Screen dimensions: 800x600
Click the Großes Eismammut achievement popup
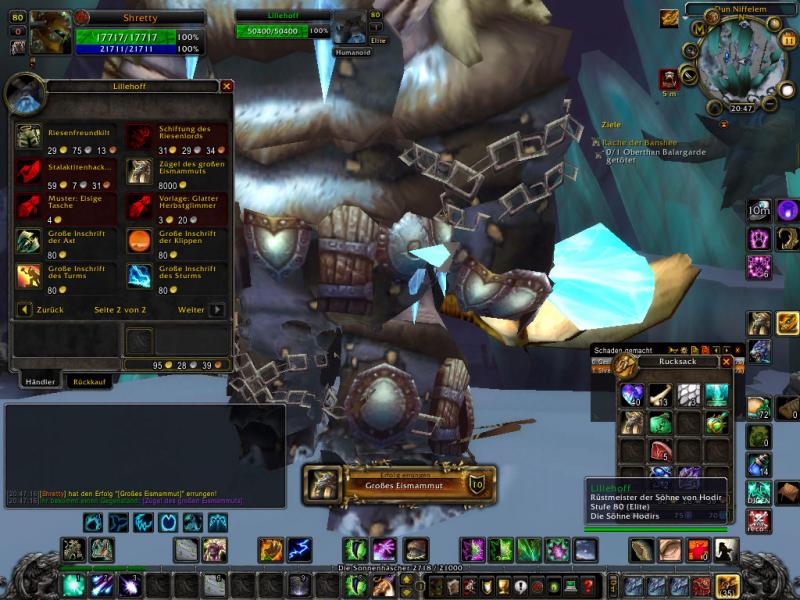pos(397,485)
